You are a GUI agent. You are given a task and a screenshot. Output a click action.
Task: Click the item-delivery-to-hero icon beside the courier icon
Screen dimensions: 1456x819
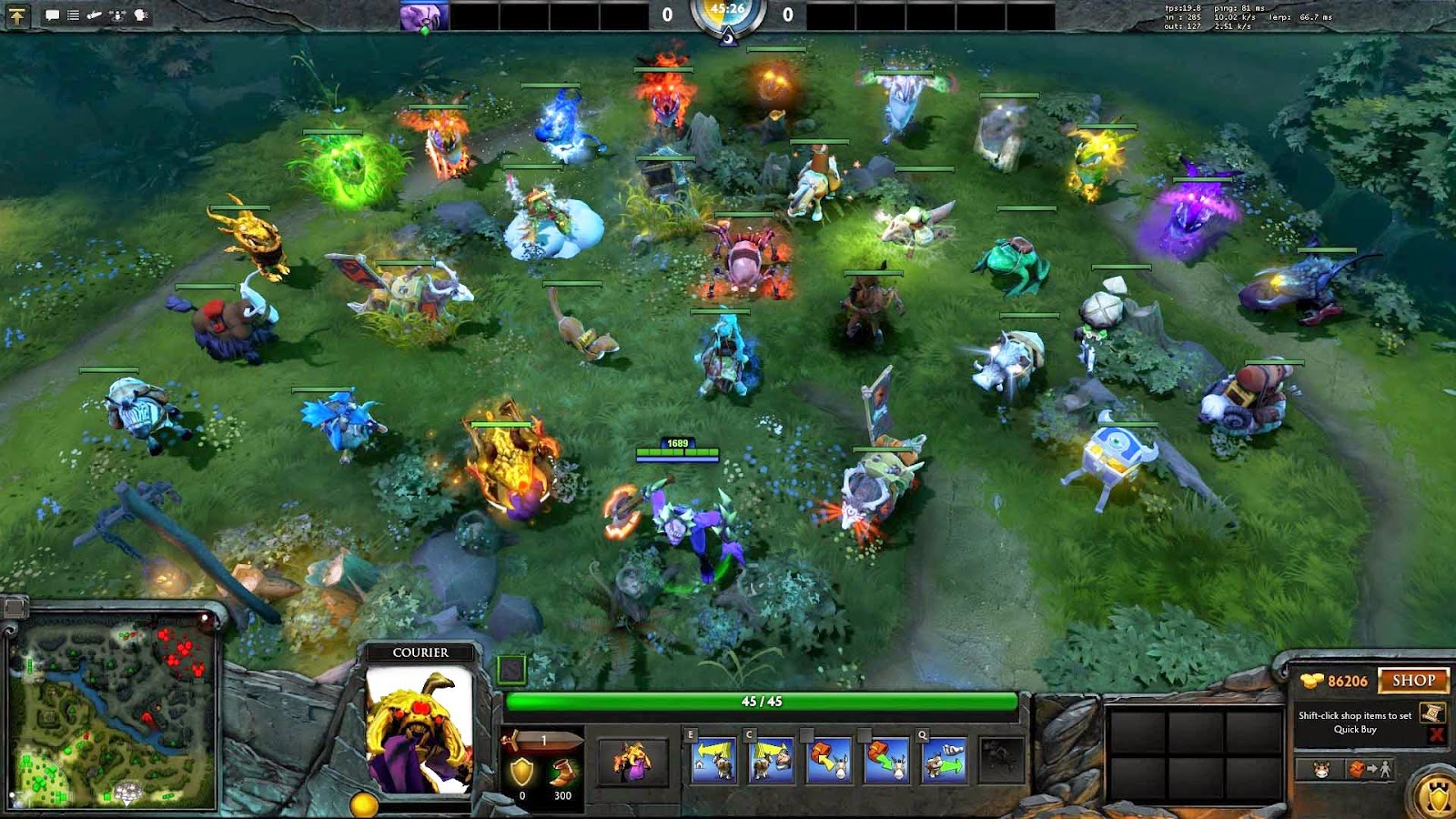(x=1370, y=769)
